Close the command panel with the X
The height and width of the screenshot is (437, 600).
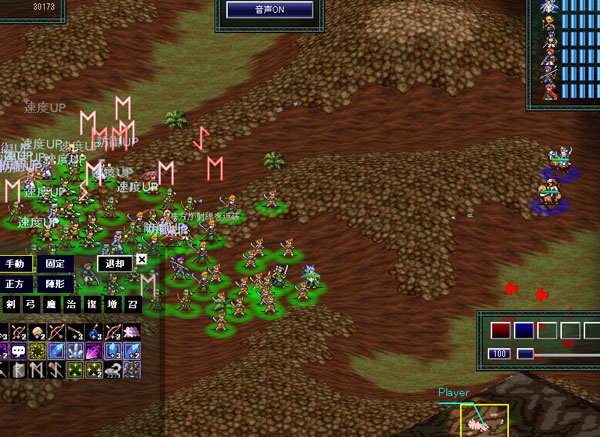pyautogui.click(x=141, y=259)
